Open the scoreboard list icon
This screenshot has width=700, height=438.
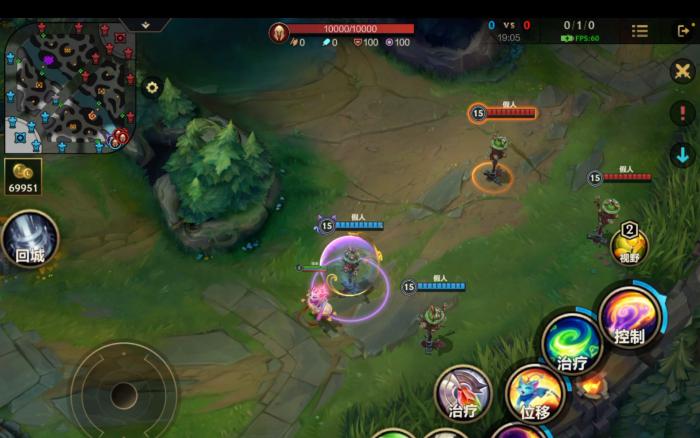(640, 31)
